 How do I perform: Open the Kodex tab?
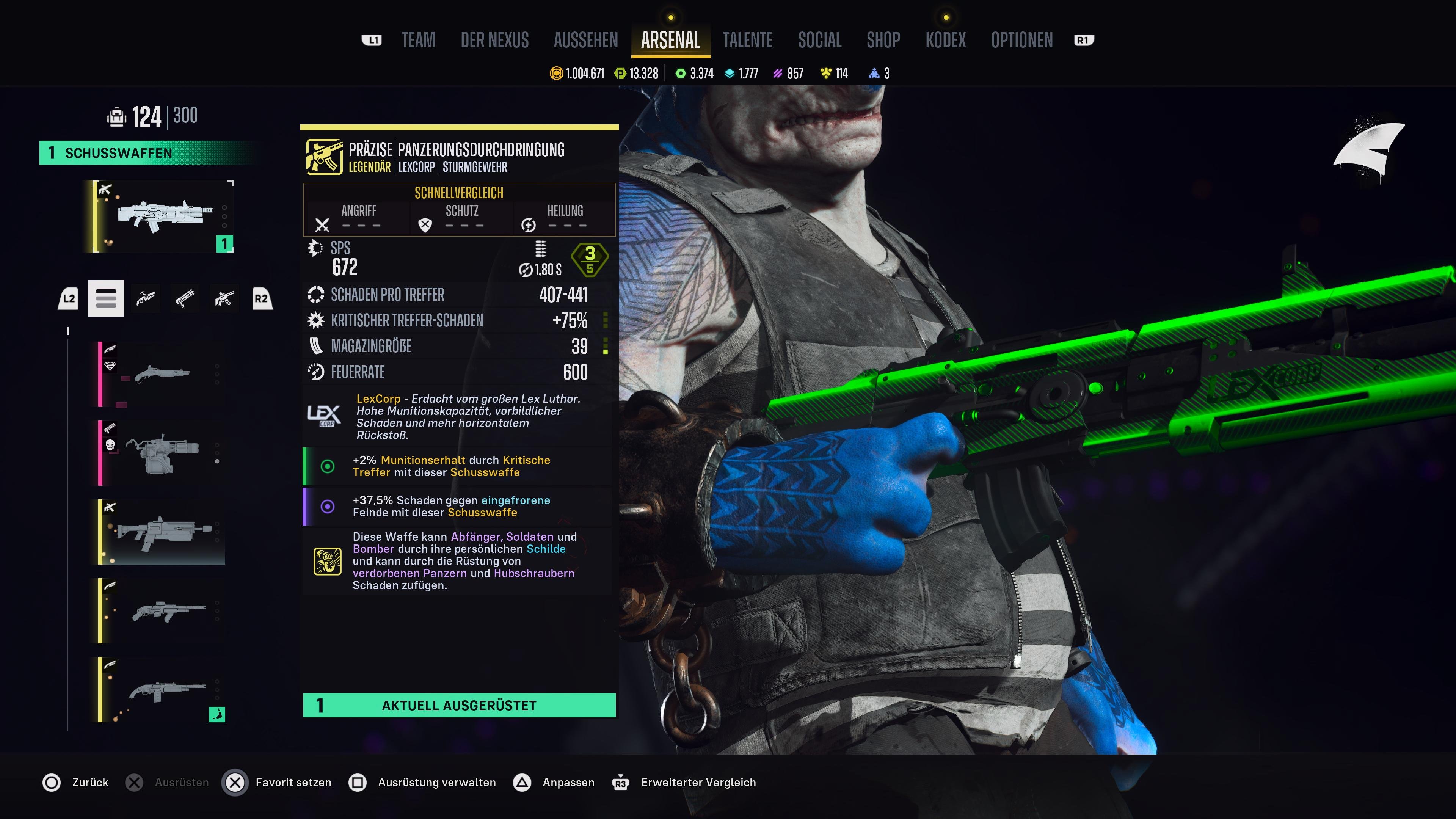click(x=946, y=40)
